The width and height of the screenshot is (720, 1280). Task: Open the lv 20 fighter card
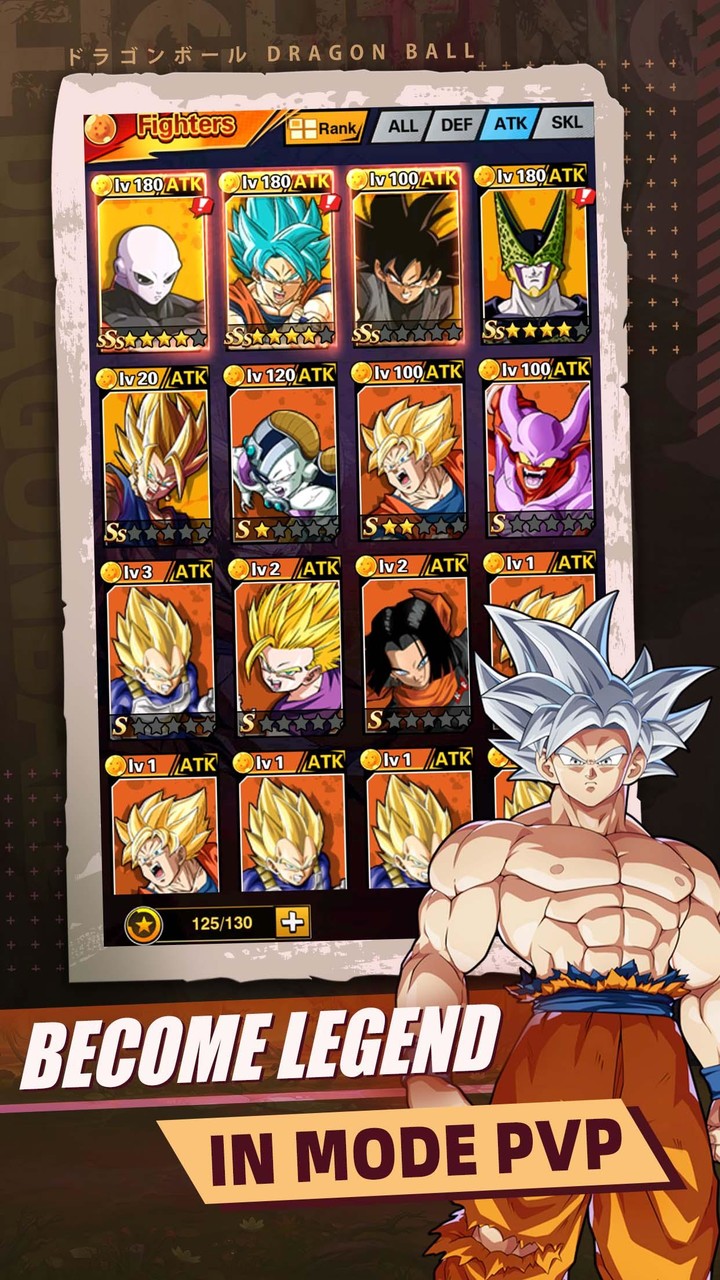[x=155, y=455]
